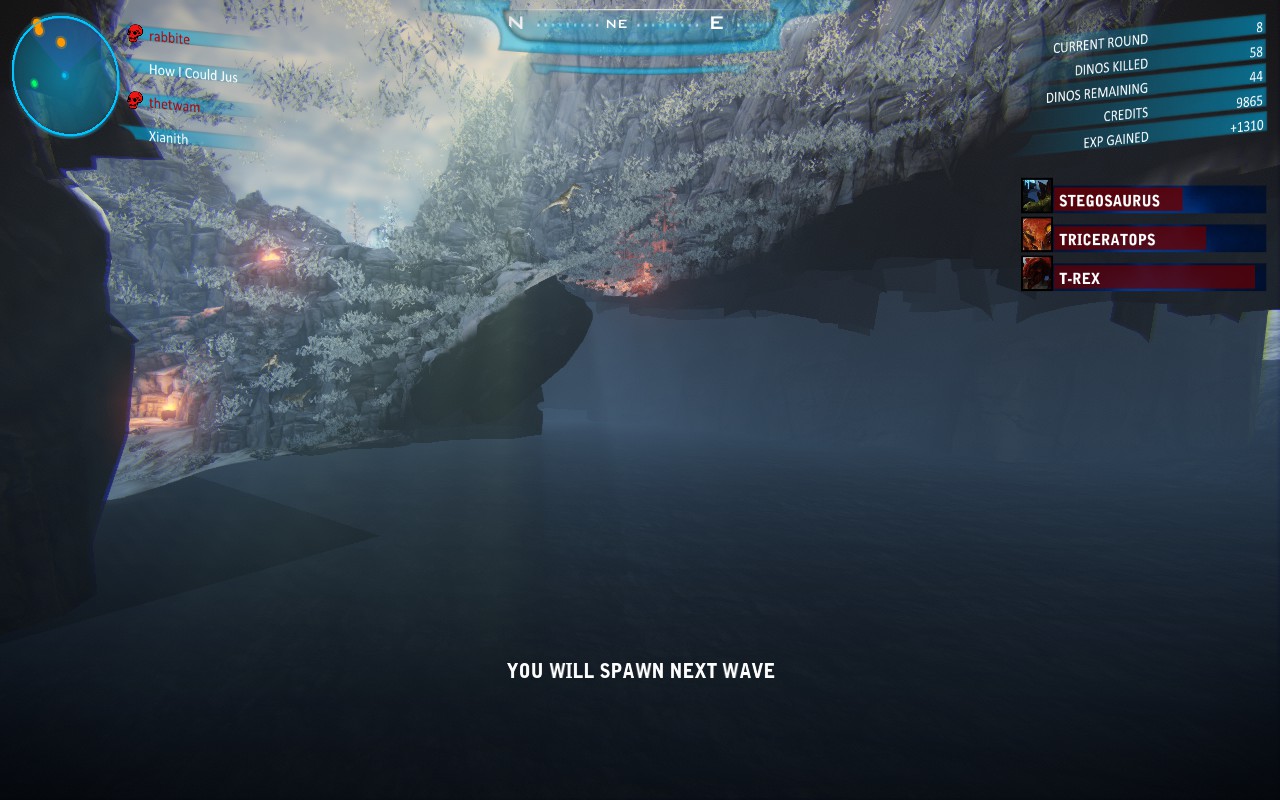Viewport: 1280px width, 800px height.
Task: Click the T-Rex portrait icon
Action: [1037, 273]
